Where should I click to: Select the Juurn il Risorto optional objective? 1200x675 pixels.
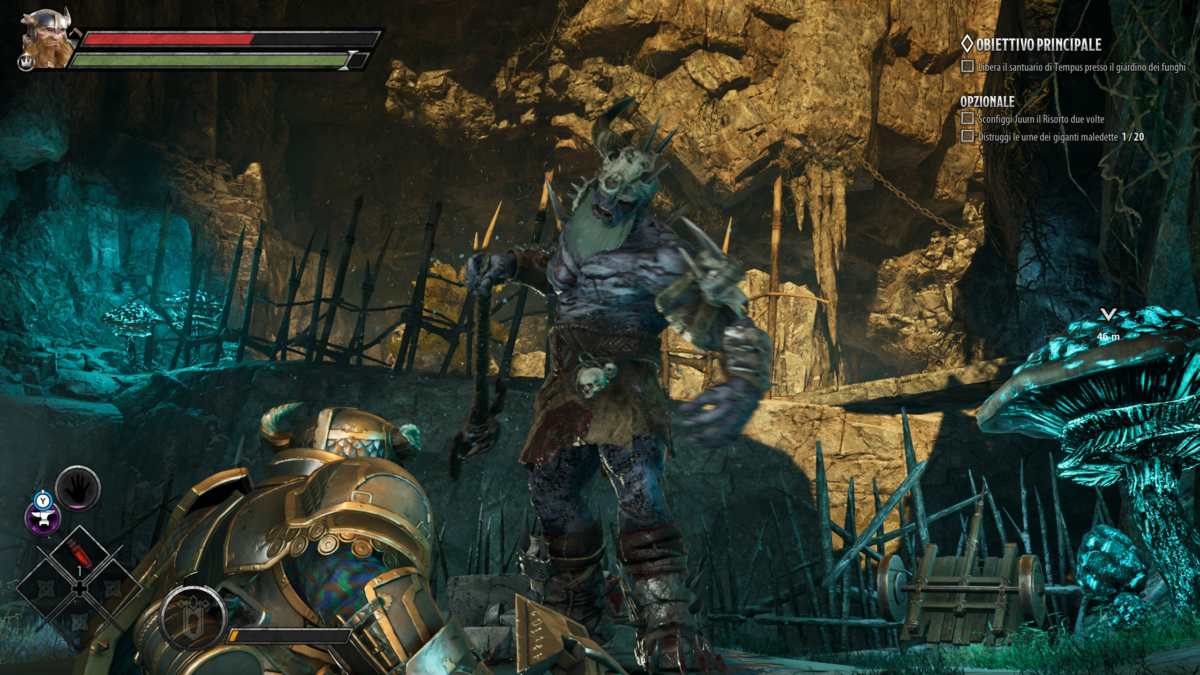1040,118
